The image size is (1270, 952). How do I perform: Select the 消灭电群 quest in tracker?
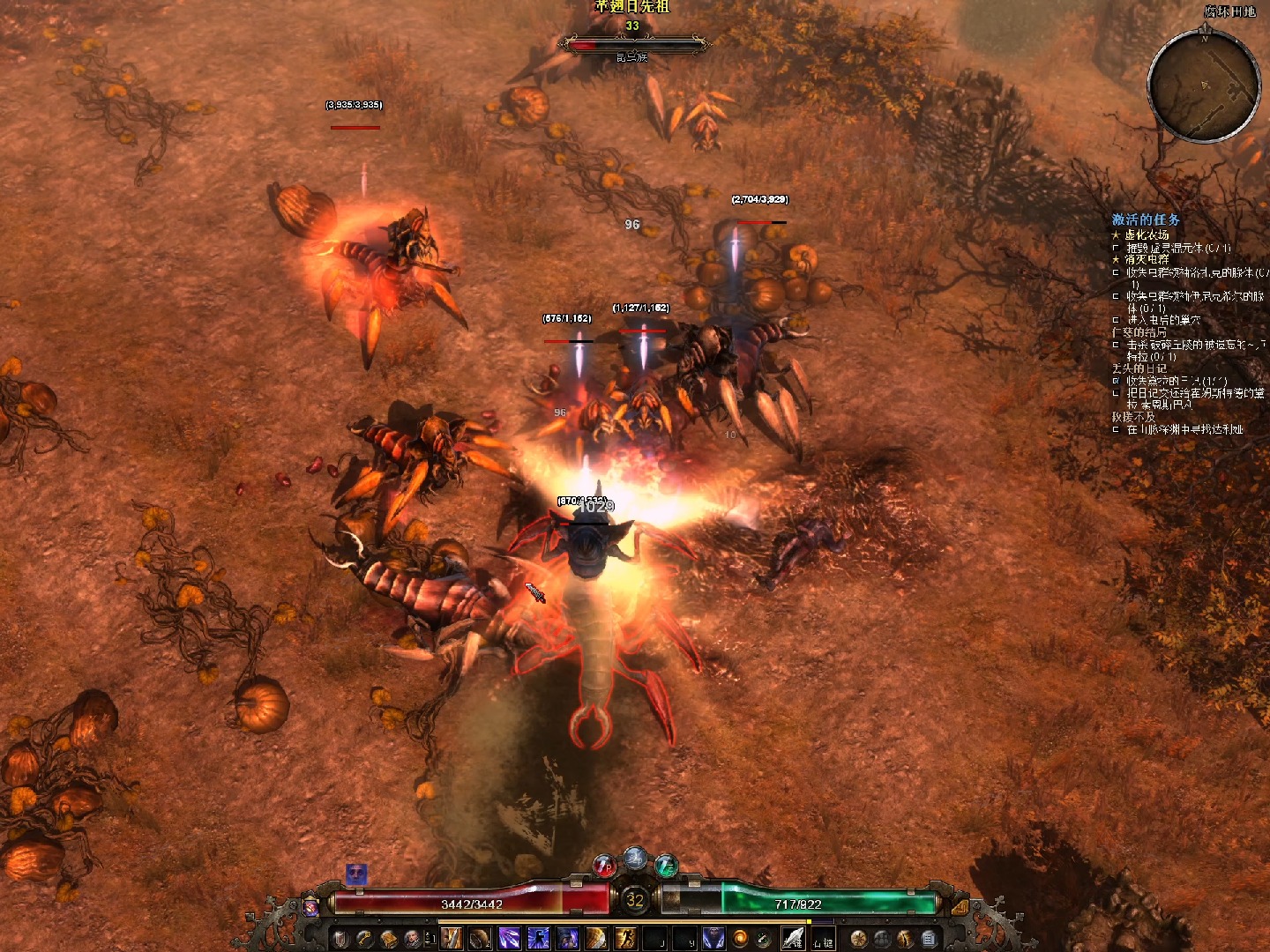click(1147, 260)
